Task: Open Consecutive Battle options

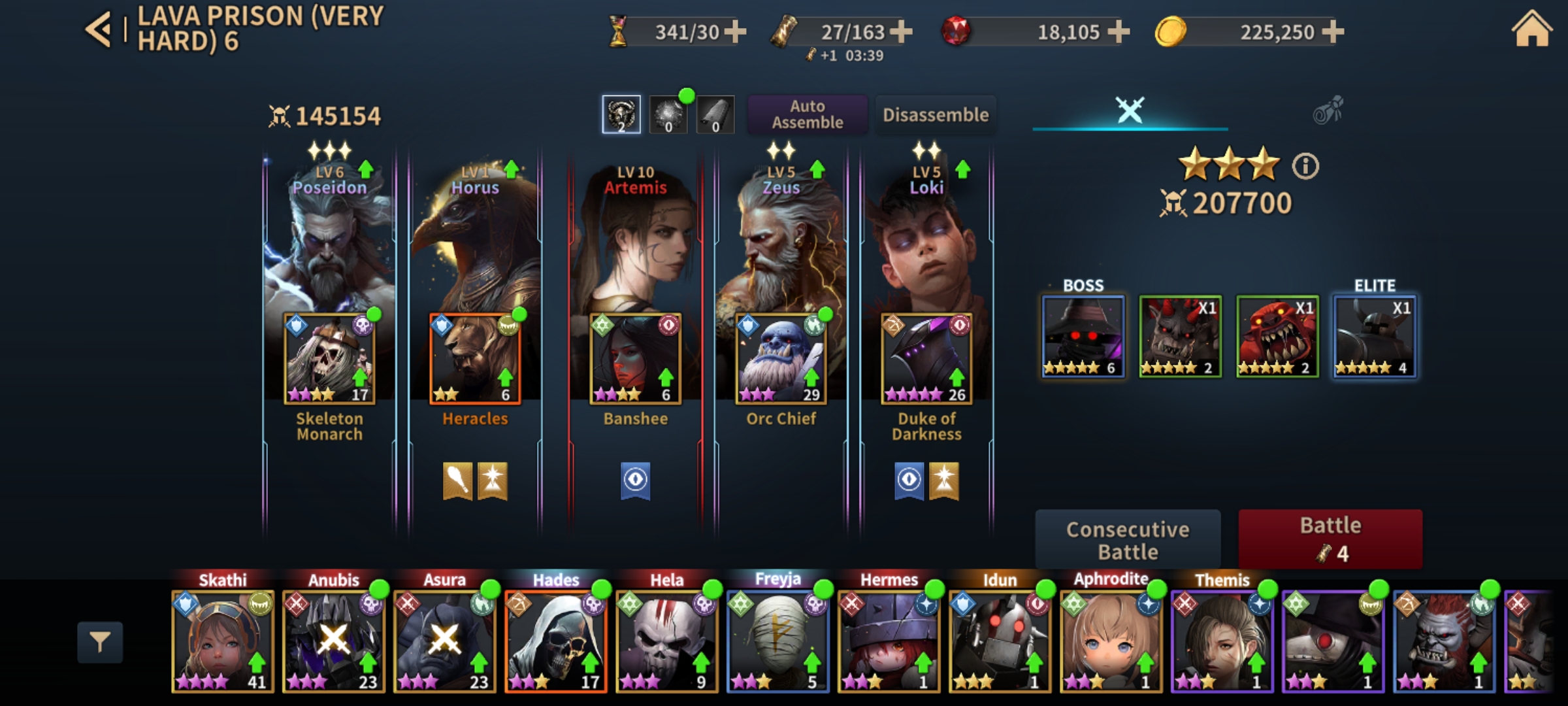Action: point(1128,539)
